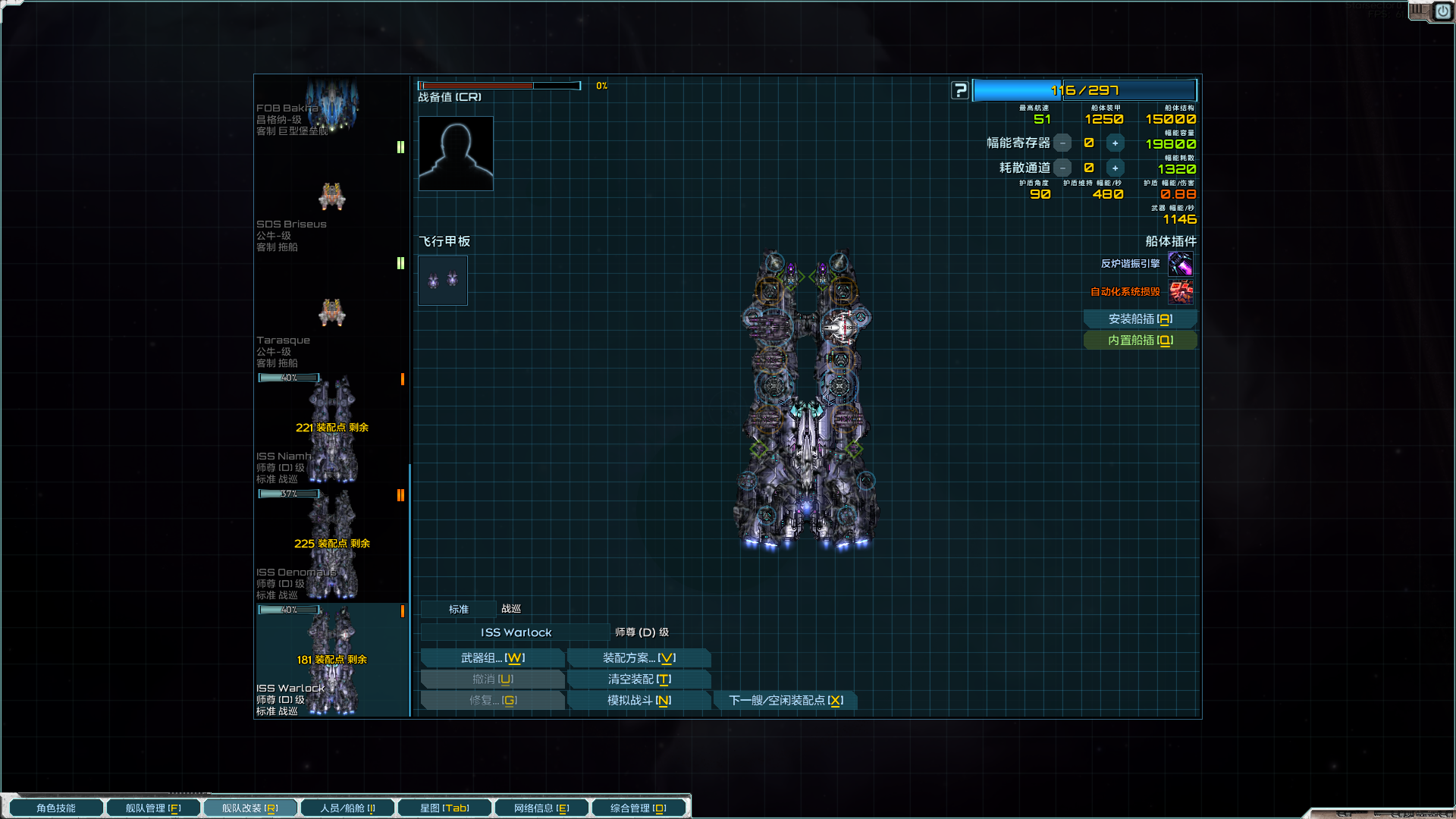Click 清空装配 to strip the ship
Image resolution: width=1456 pixels, height=819 pixels.
(639, 679)
